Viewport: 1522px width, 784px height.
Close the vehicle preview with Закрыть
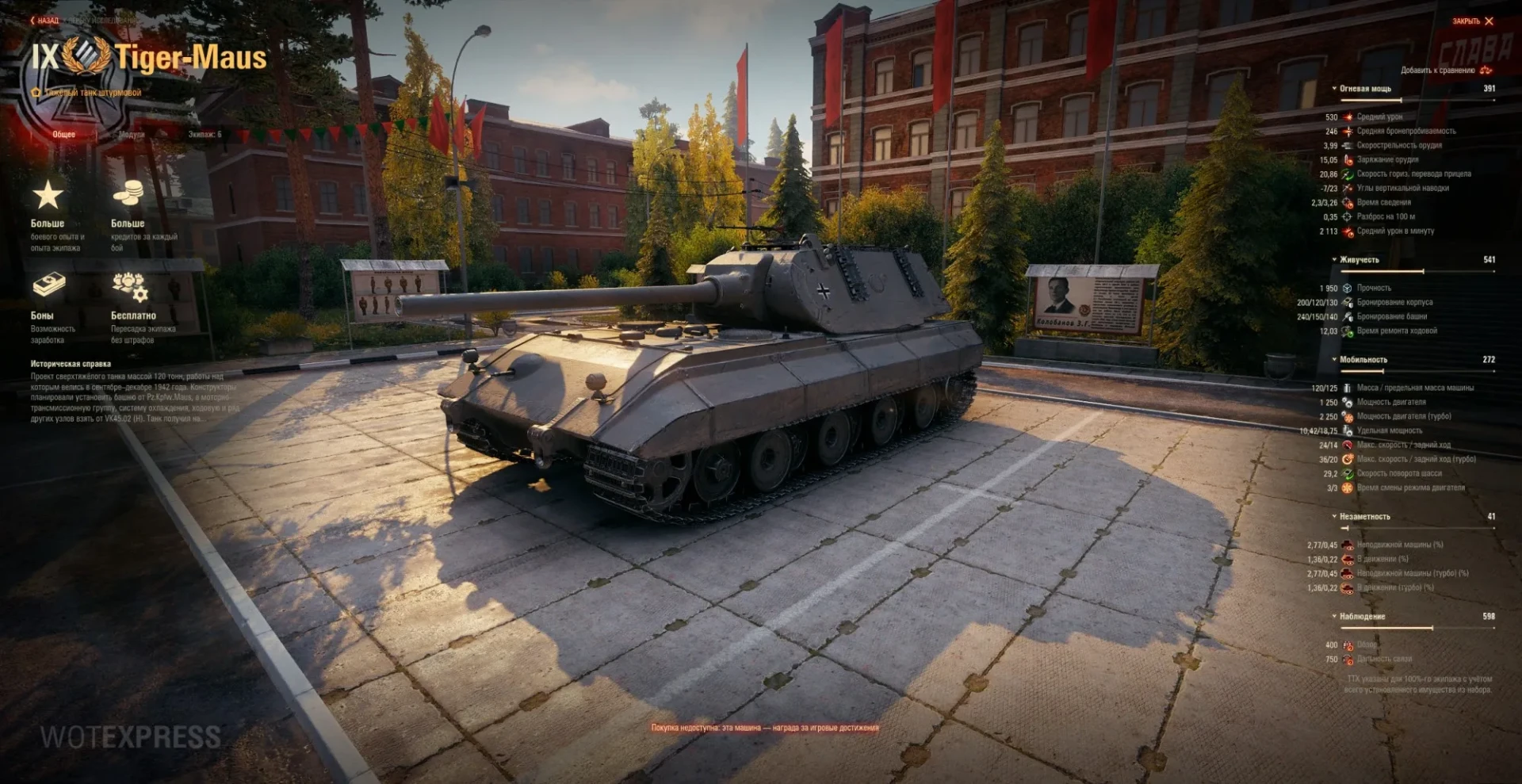point(1472,21)
